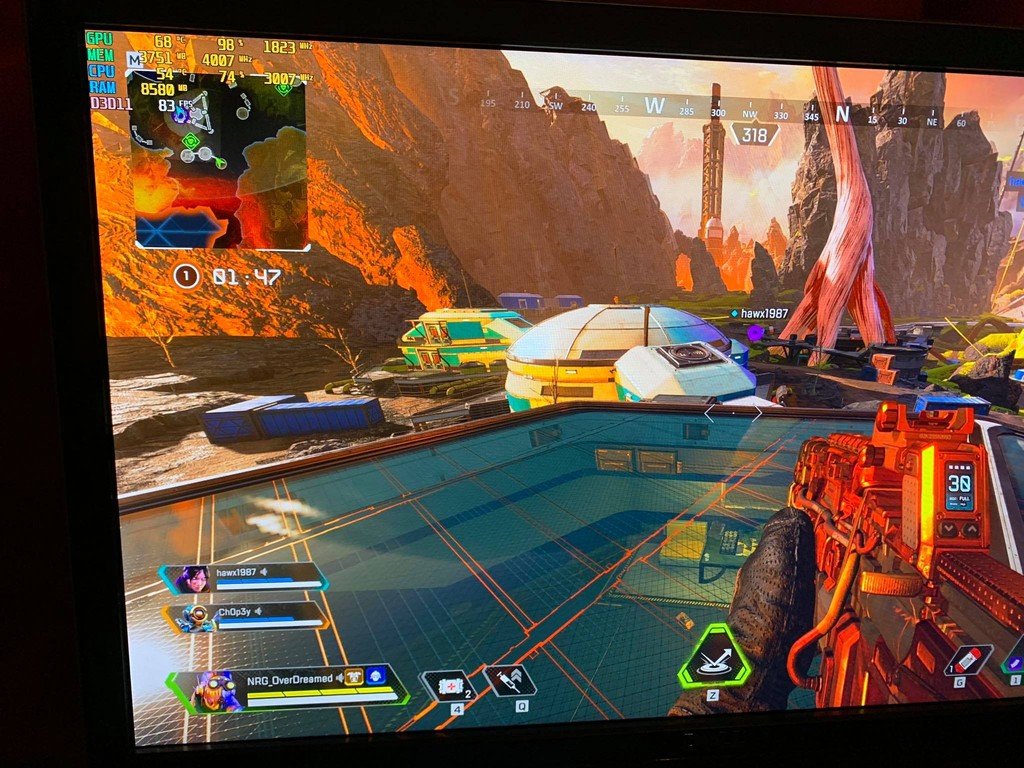Select the grenade ordnance slot
Screen dimensions: 1024x768
968,660
